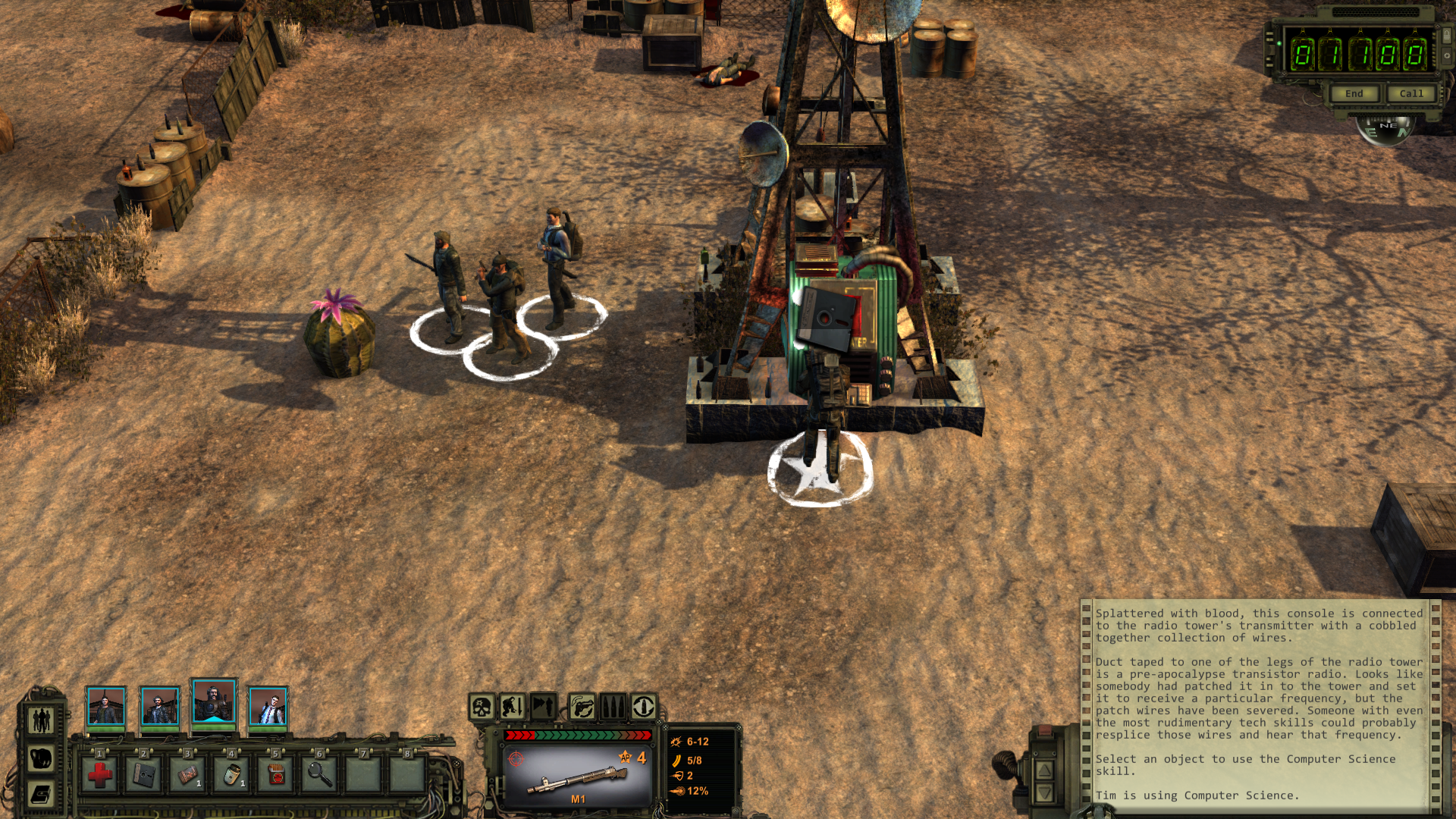Image resolution: width=1456 pixels, height=819 pixels.
Task: Activate the floppy disk Computer Science slot
Action: 144,774
